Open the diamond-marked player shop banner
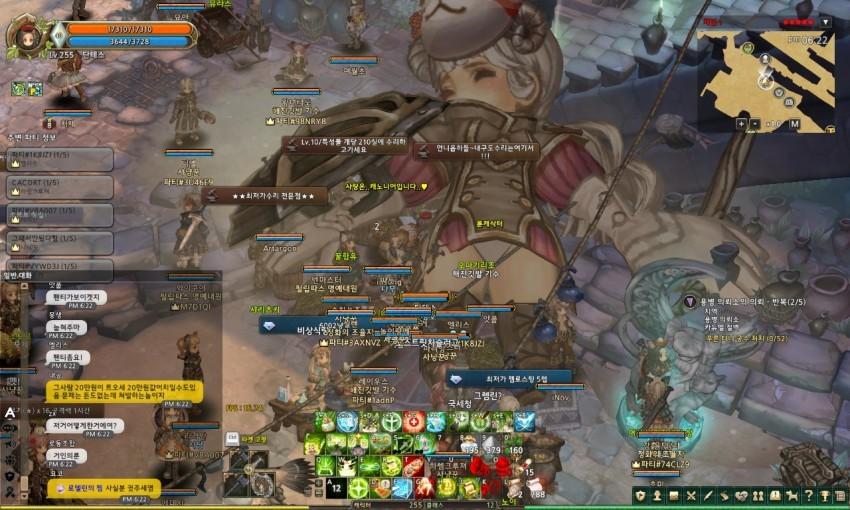The width and height of the screenshot is (850, 510). click(x=510, y=379)
